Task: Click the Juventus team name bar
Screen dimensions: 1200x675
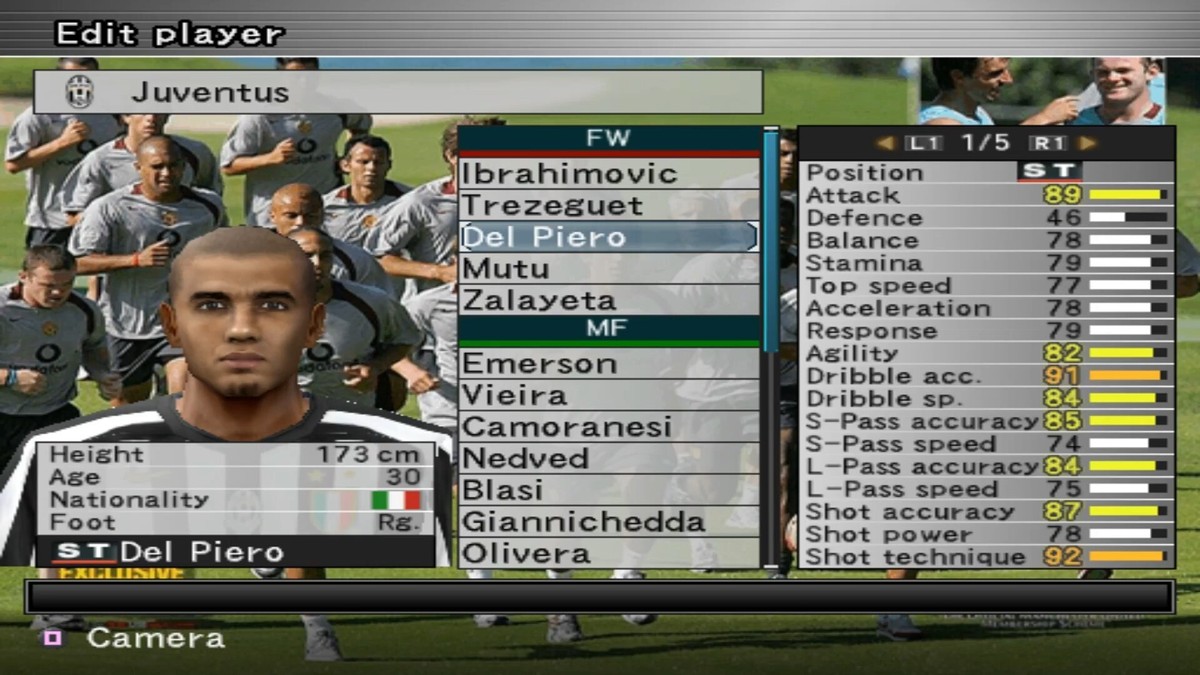Action: [x=398, y=92]
